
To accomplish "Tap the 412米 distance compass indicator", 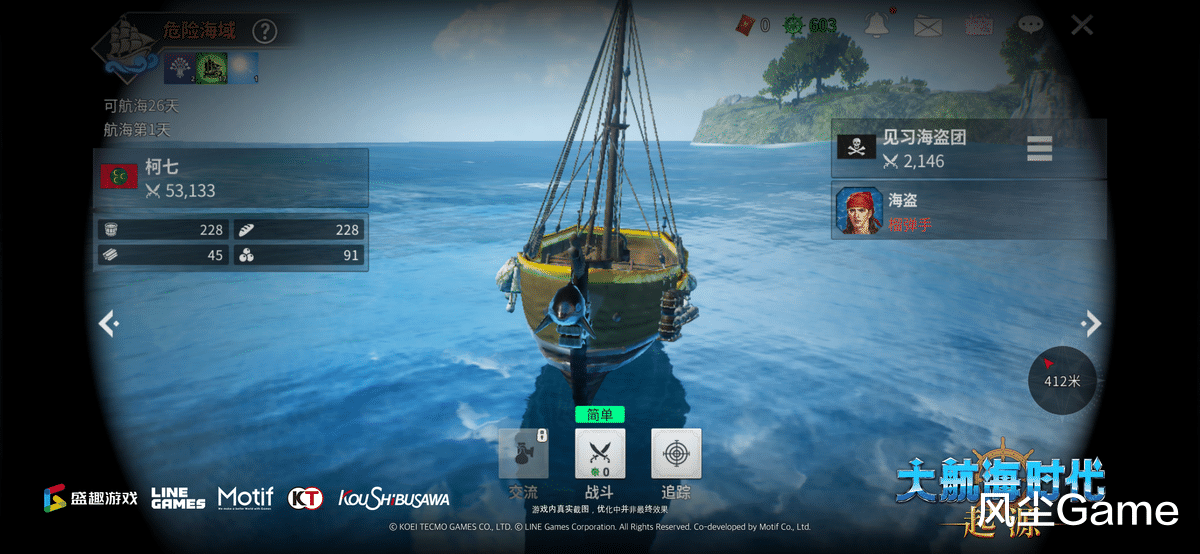I will tap(1062, 379).
